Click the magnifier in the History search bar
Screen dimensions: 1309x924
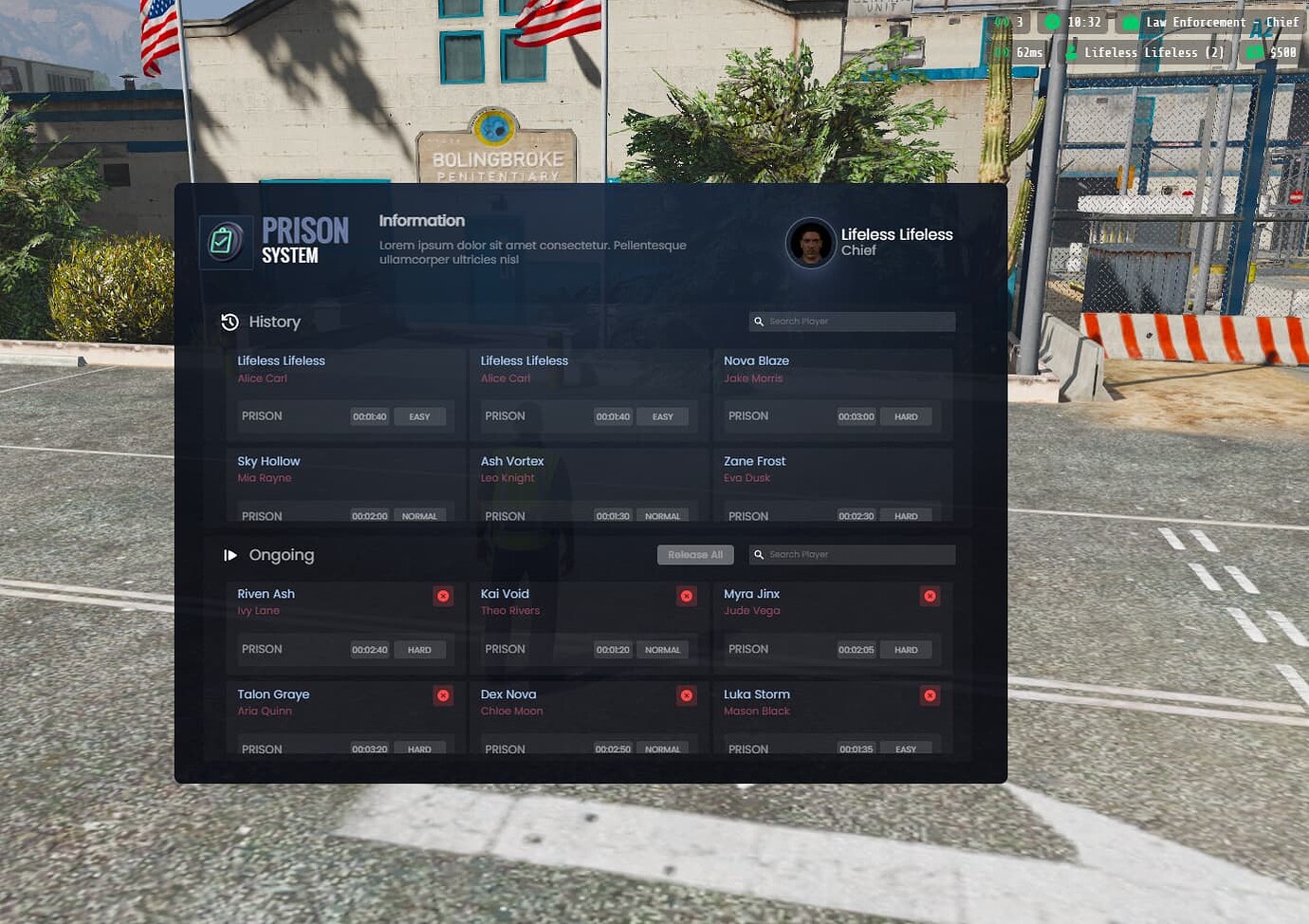[759, 322]
